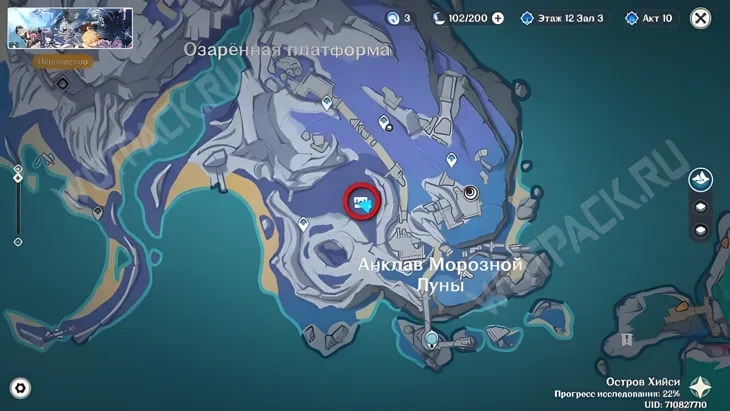This screenshot has width=730, height=411.
Task: Add more Original Resin with plus button
Action: (498, 18)
